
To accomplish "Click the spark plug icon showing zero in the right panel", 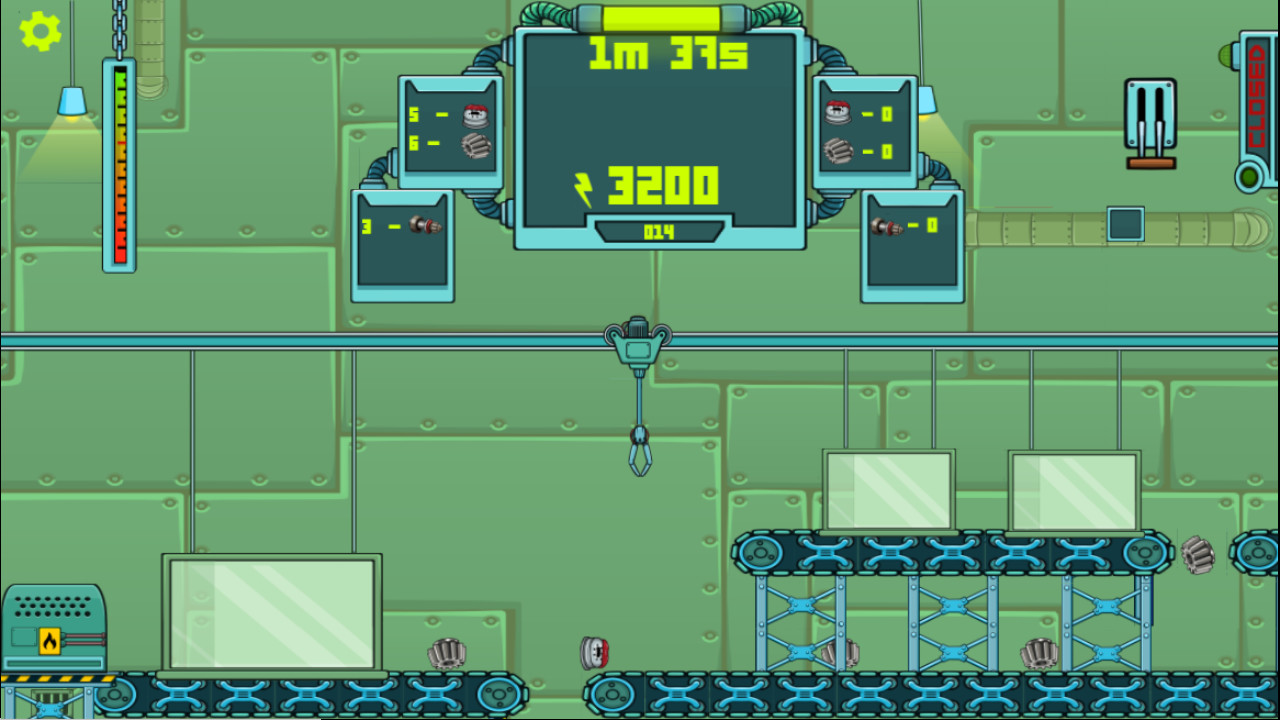I will pos(890,228).
